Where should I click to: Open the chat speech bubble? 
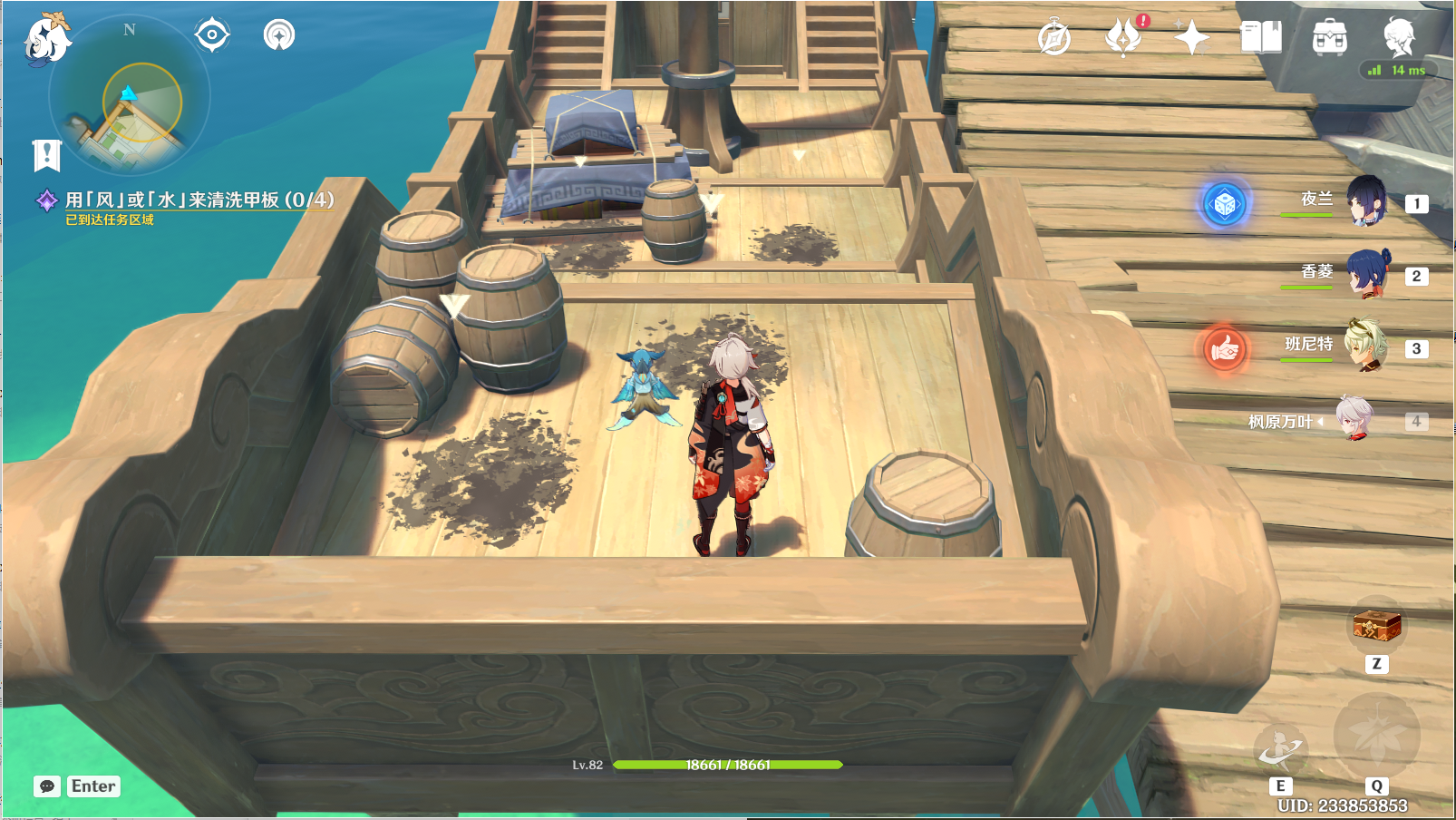[x=47, y=786]
